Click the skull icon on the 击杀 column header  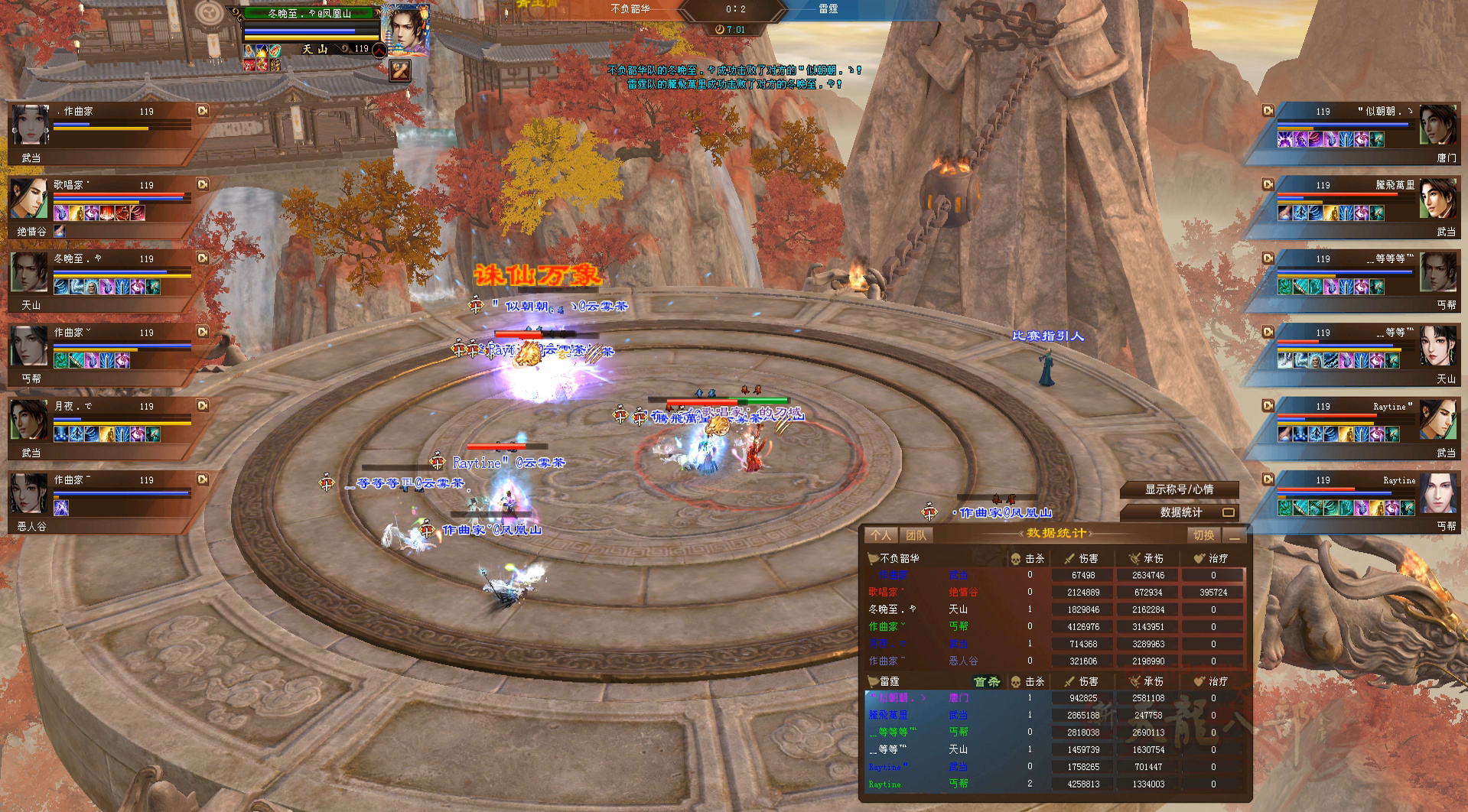point(1015,557)
